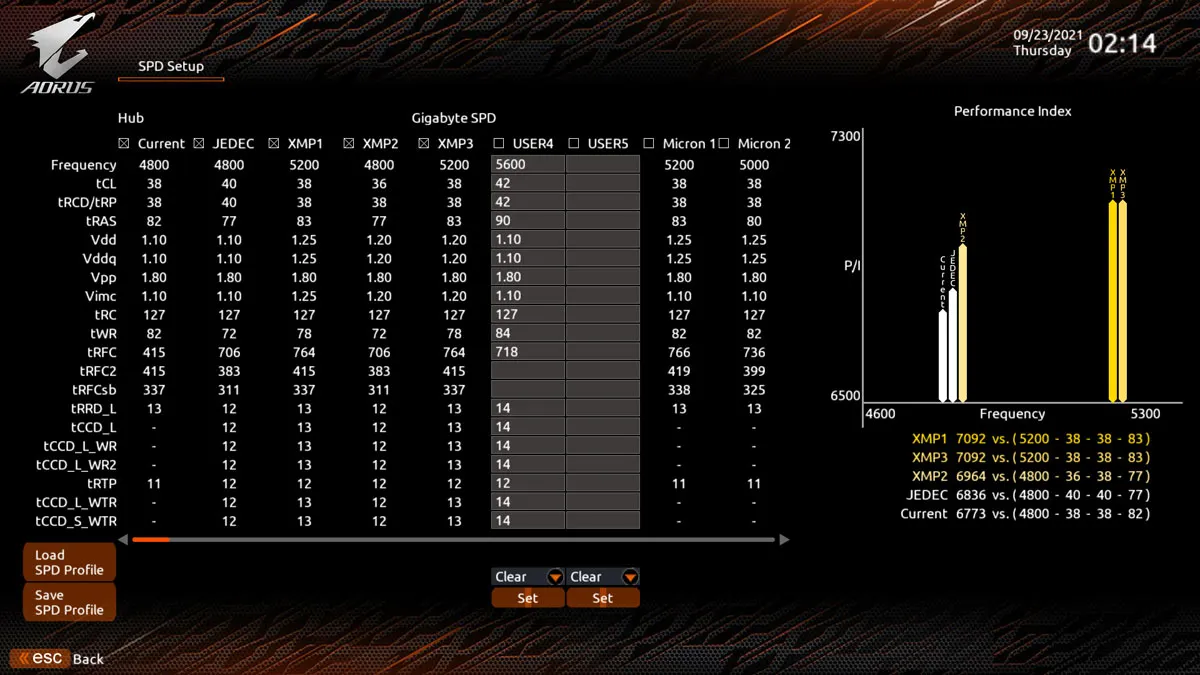1200x675 pixels.
Task: Uncheck the JEDEC profile checkbox
Action: click(199, 144)
